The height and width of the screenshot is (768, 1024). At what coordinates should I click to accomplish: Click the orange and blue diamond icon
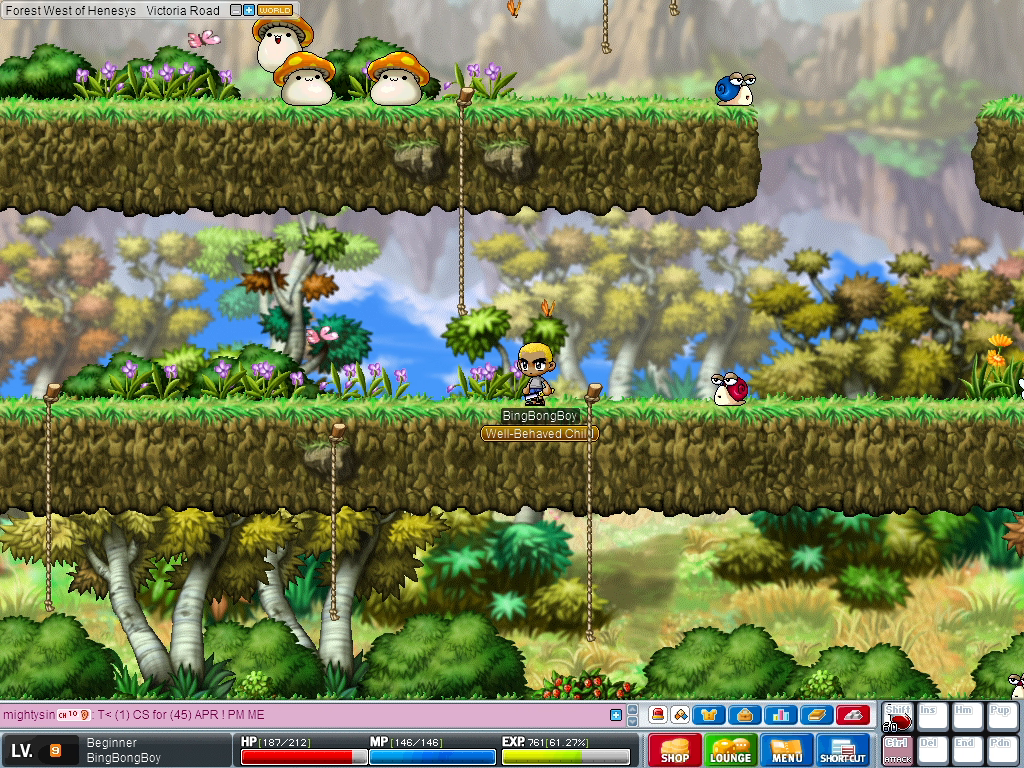679,714
